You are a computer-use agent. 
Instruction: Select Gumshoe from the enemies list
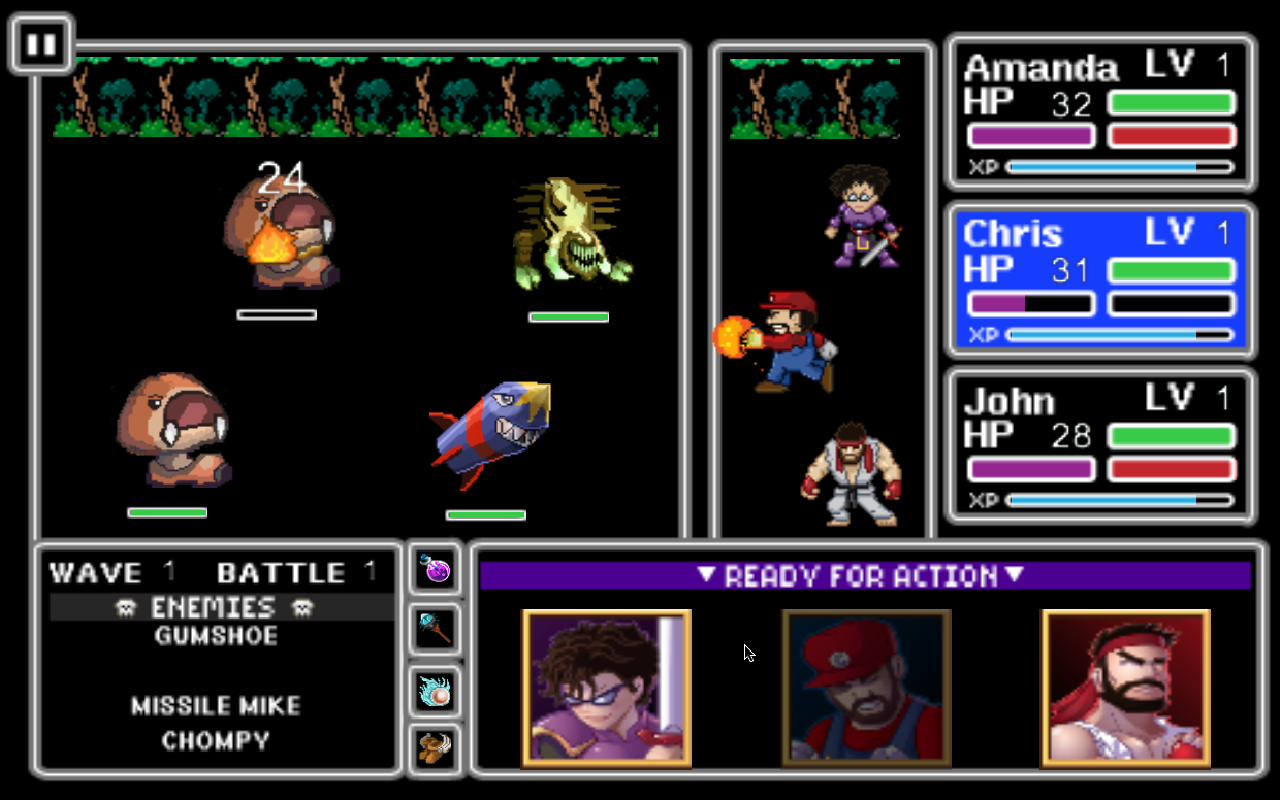point(218,636)
